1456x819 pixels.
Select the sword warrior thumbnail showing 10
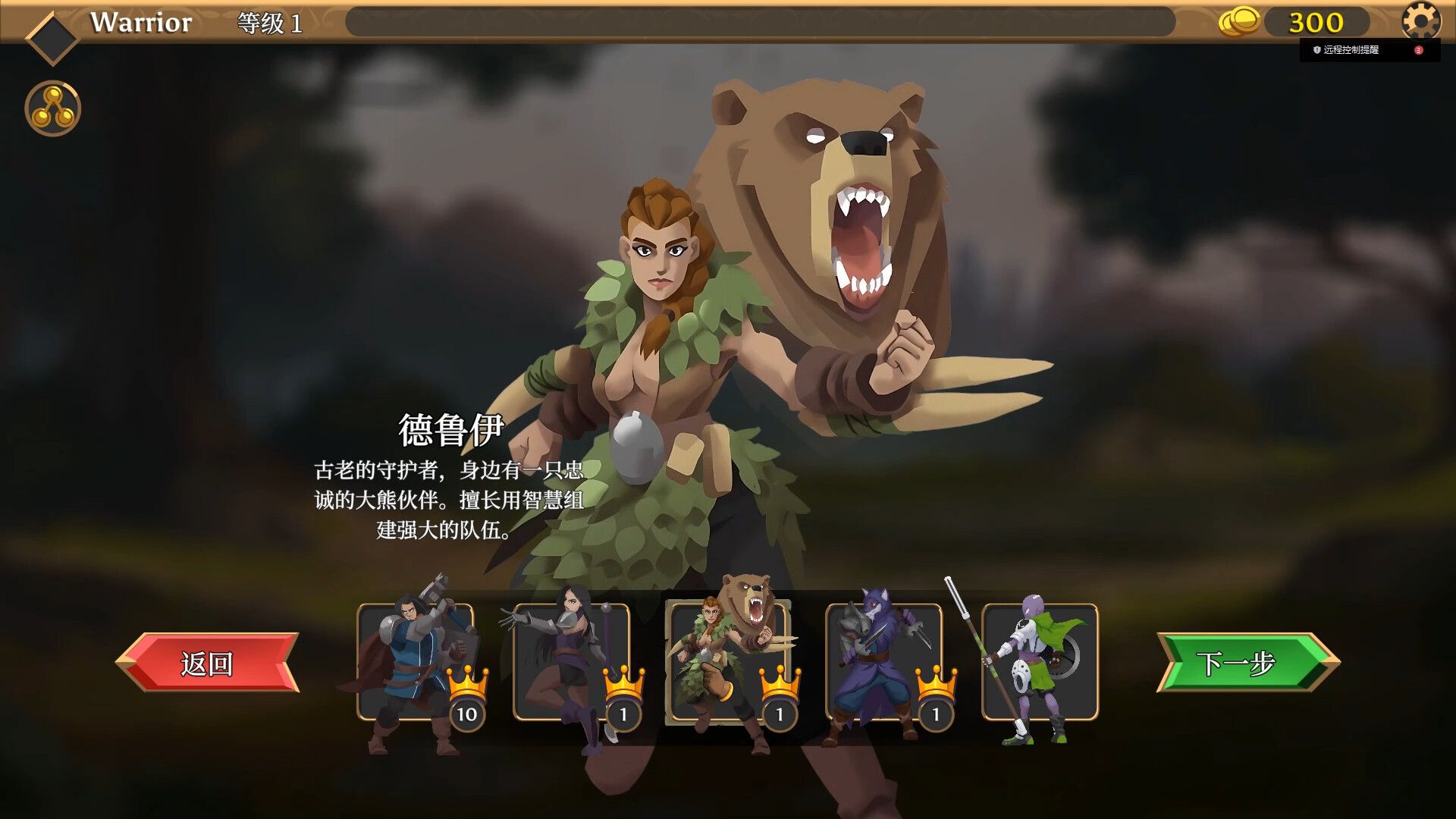[417, 660]
